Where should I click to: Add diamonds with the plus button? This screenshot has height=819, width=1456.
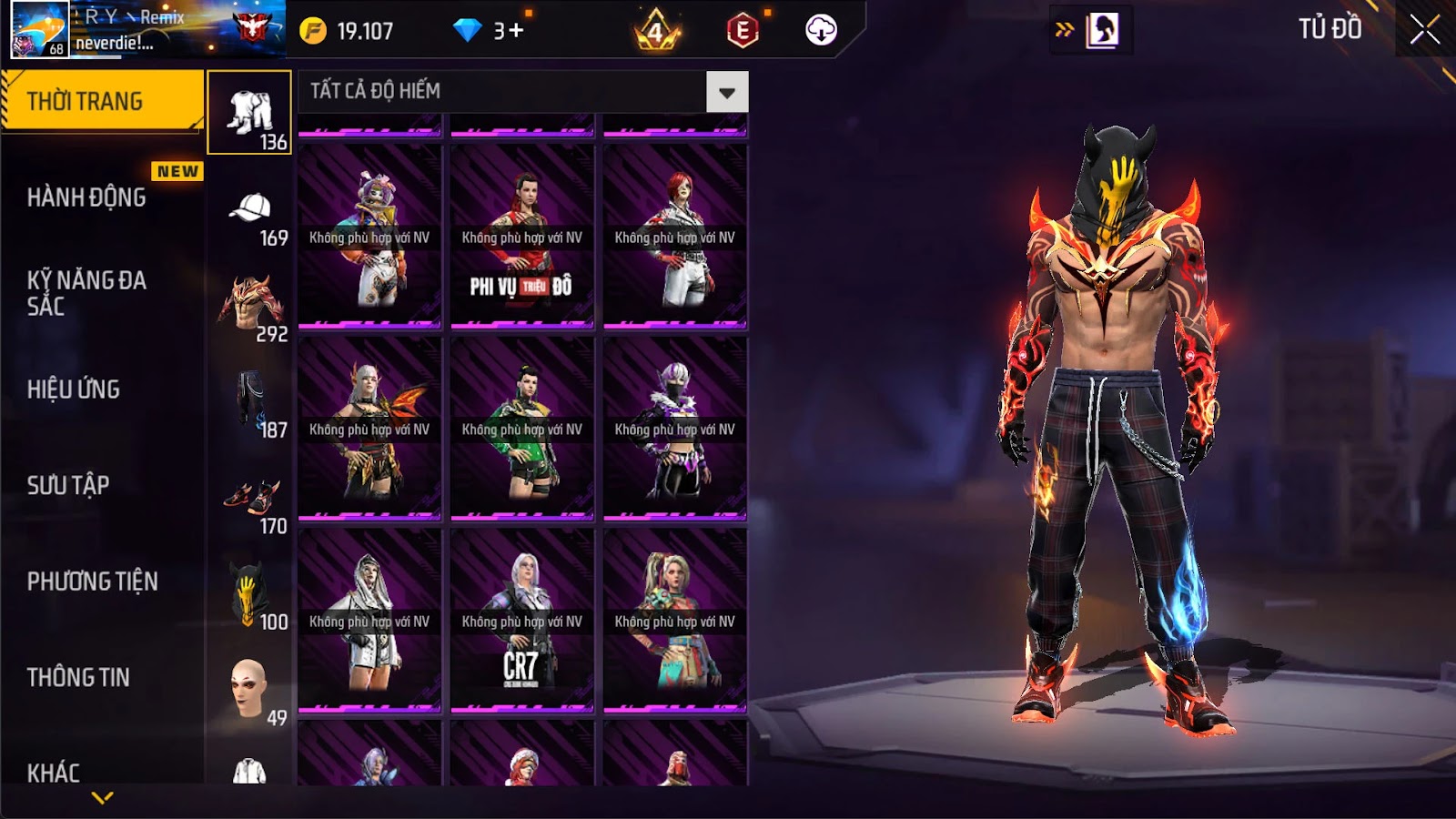[x=516, y=31]
